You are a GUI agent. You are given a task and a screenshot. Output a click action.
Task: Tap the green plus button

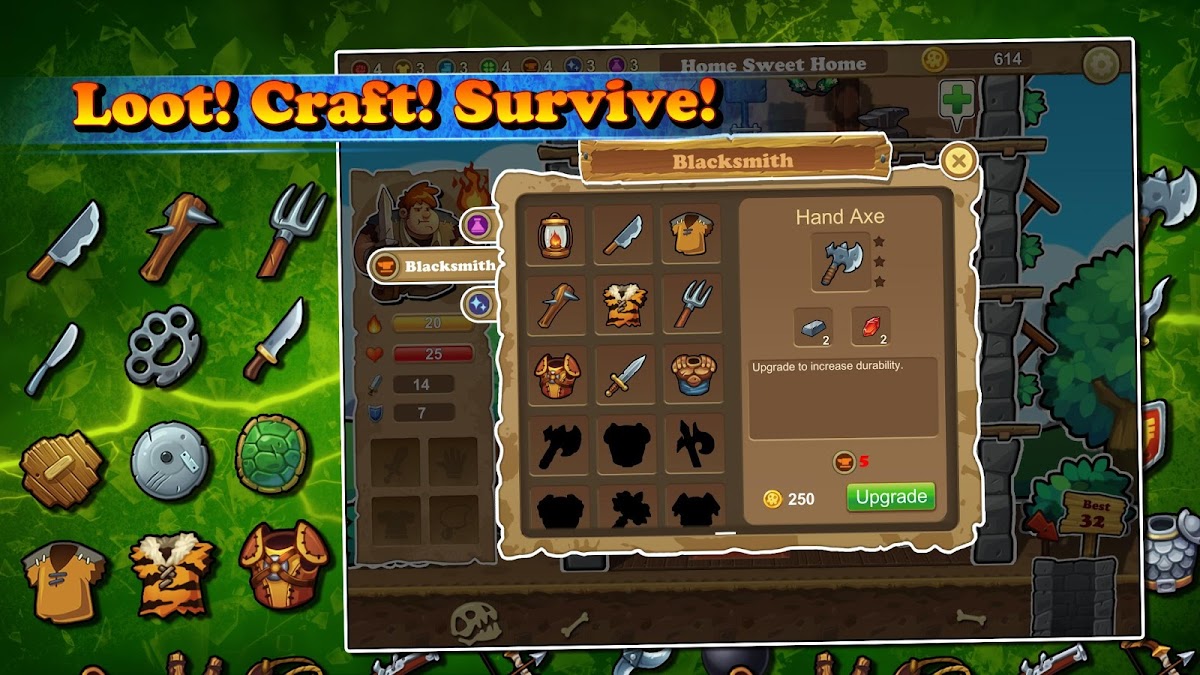957,101
